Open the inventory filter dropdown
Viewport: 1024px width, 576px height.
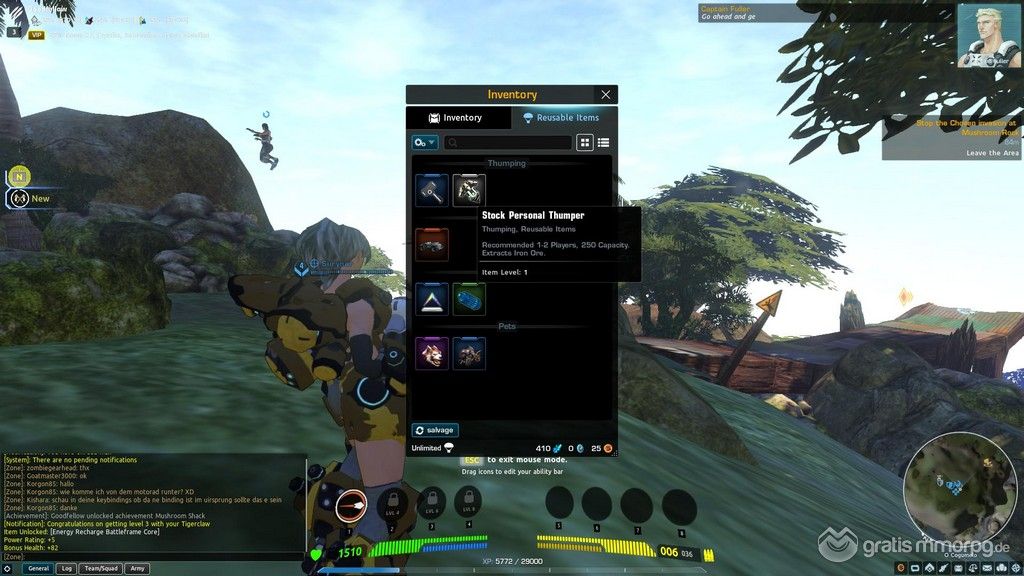pyautogui.click(x=425, y=143)
